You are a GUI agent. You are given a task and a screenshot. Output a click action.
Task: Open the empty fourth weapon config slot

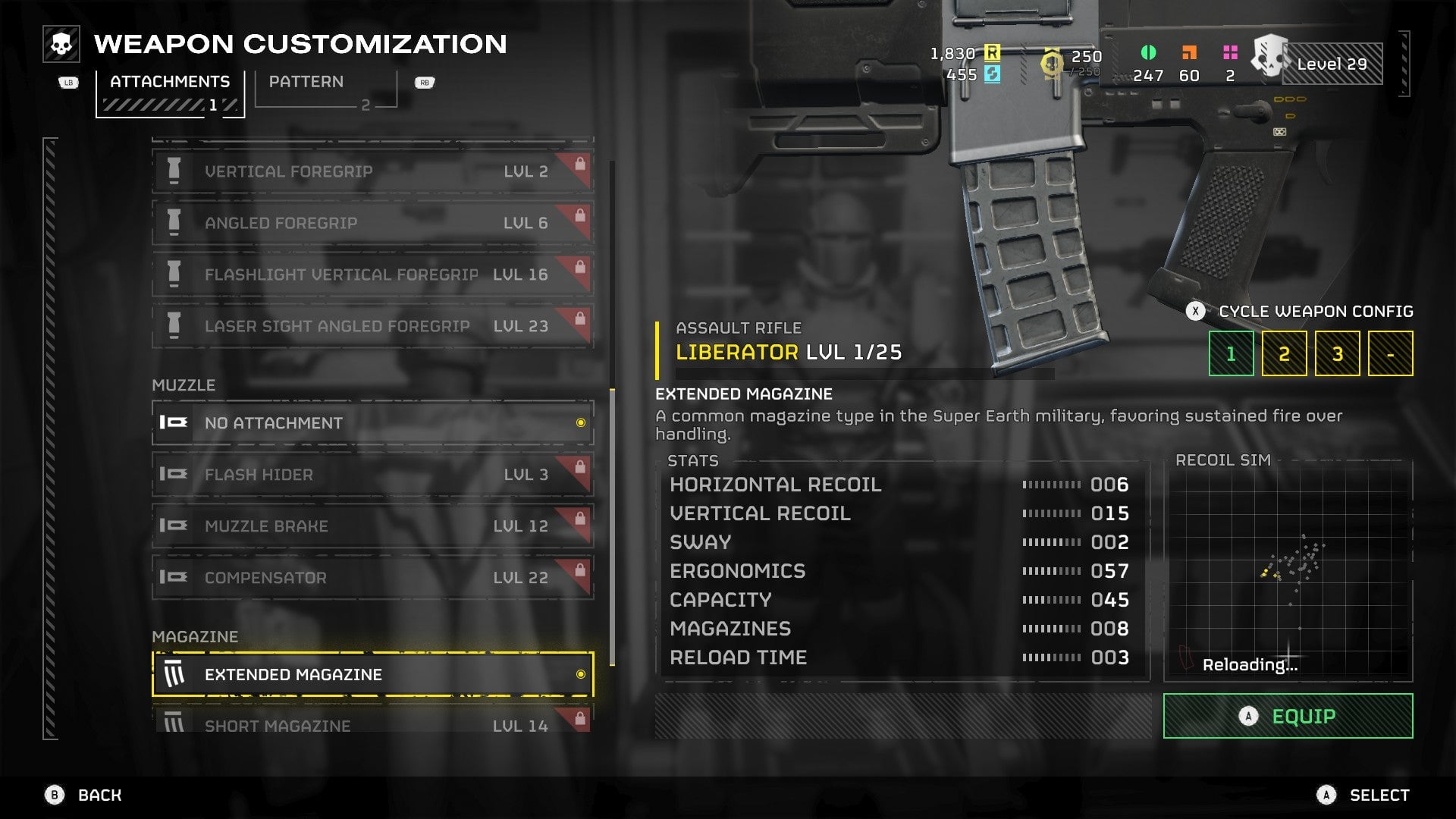pyautogui.click(x=1391, y=353)
